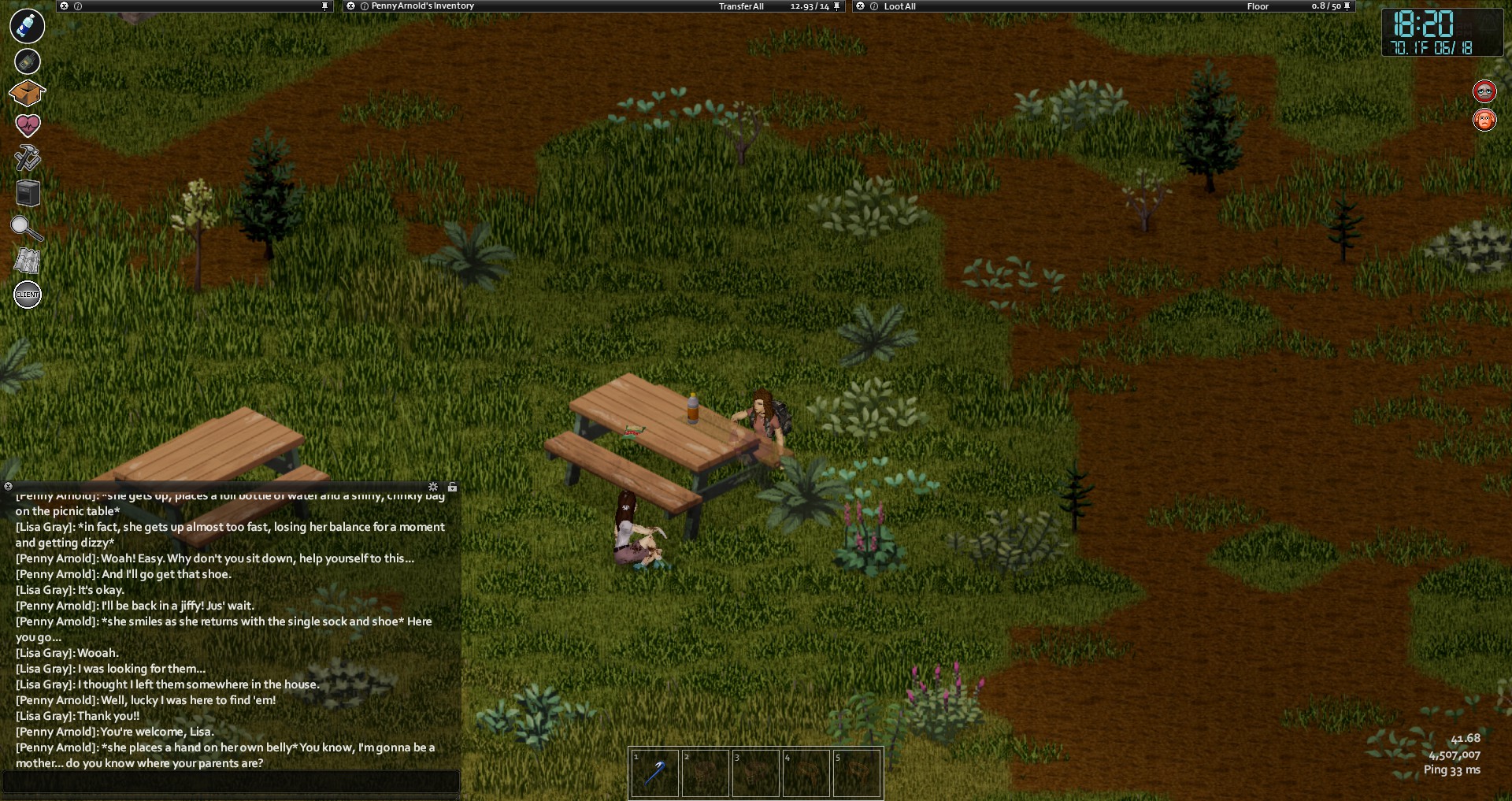Open chat settings gear icon
Viewport: 1512px width, 801px height.
click(x=433, y=487)
